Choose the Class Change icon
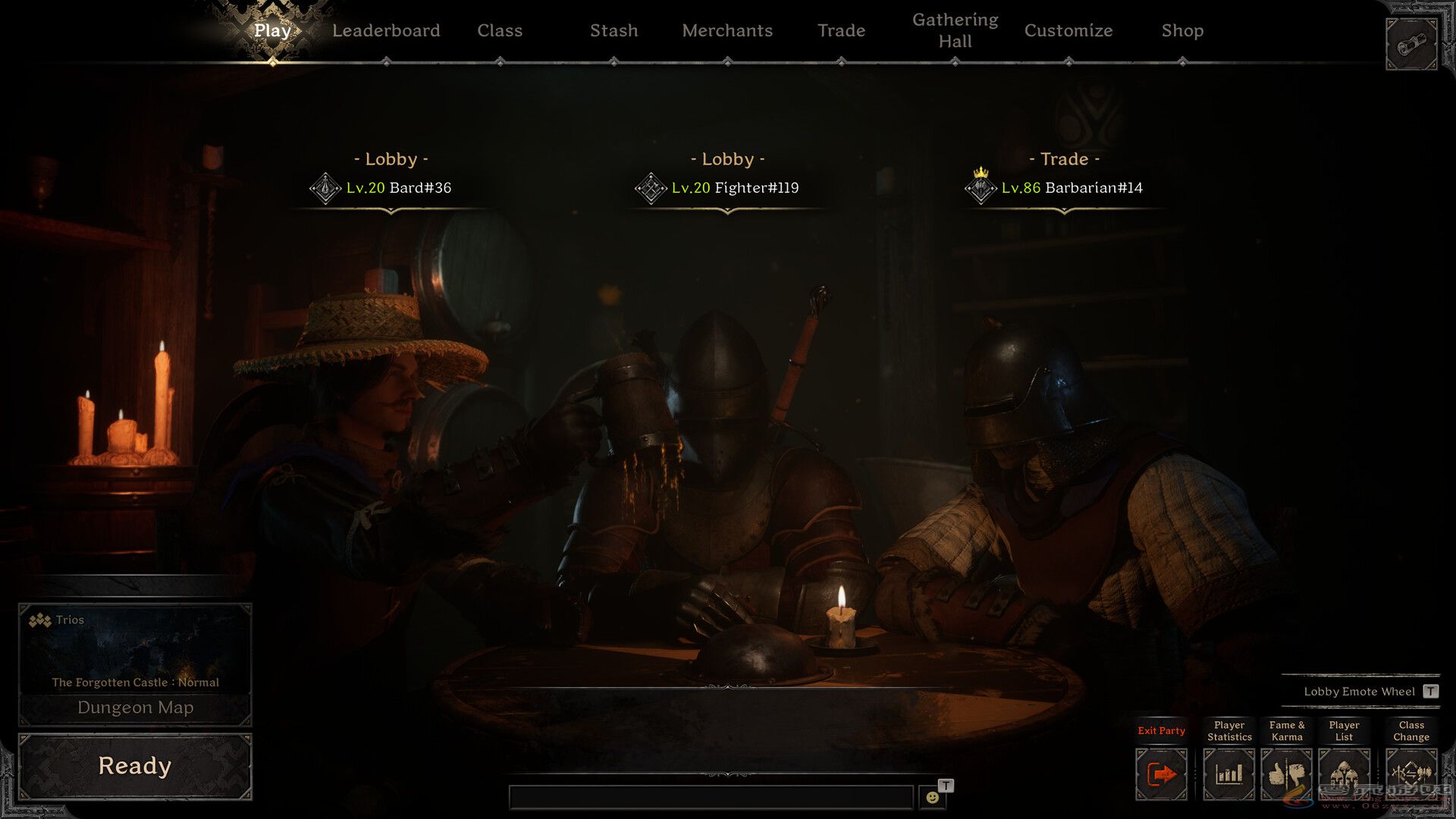The image size is (1456, 819). (x=1410, y=774)
